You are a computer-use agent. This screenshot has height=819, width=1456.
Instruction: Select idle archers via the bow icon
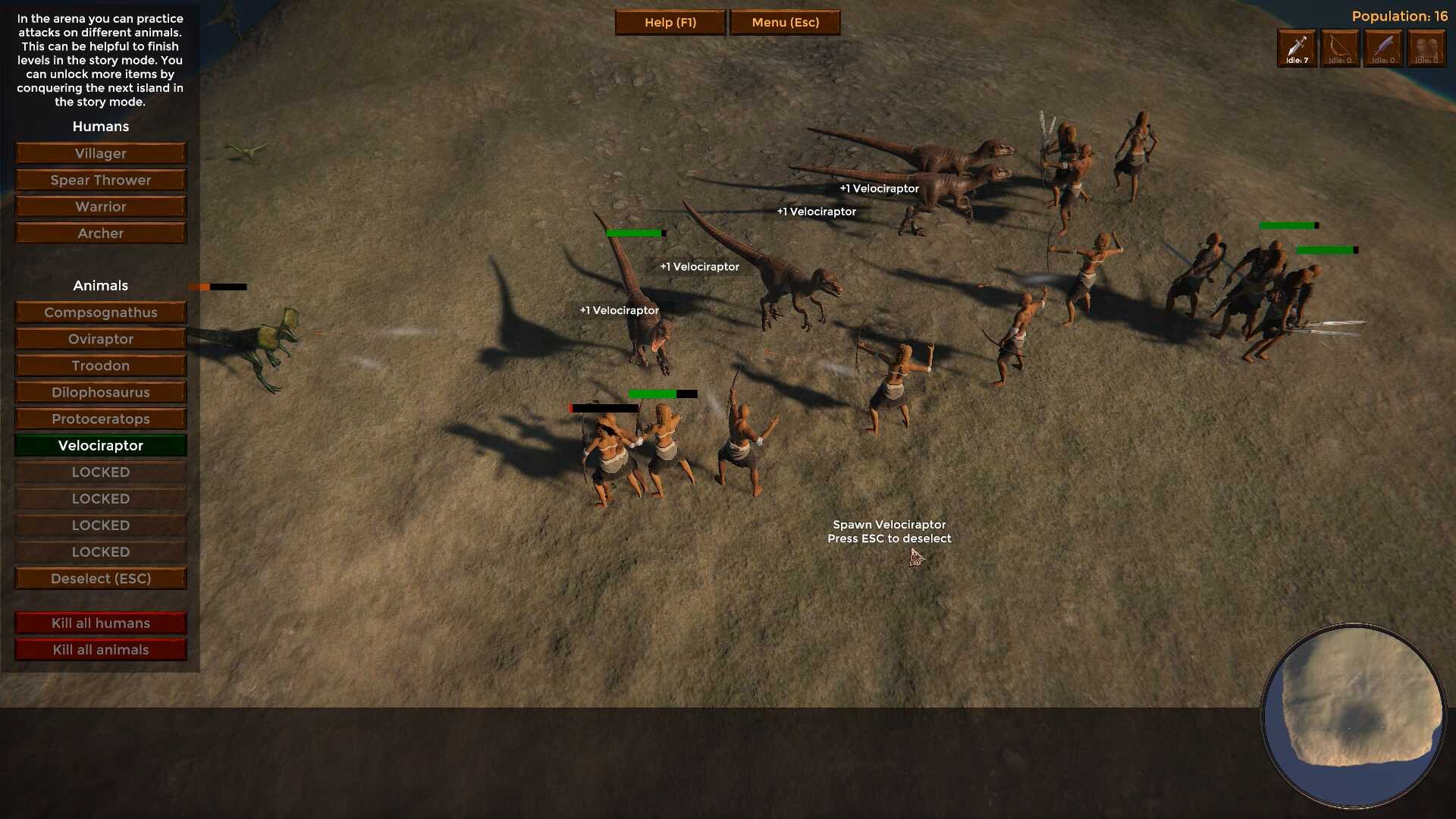1340,49
